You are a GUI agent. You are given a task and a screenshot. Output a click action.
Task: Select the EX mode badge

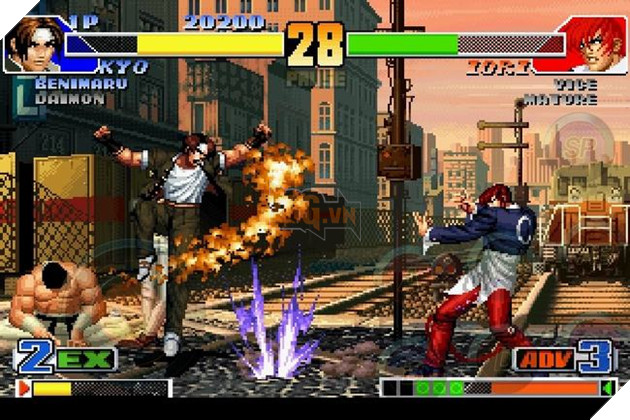tap(85, 359)
